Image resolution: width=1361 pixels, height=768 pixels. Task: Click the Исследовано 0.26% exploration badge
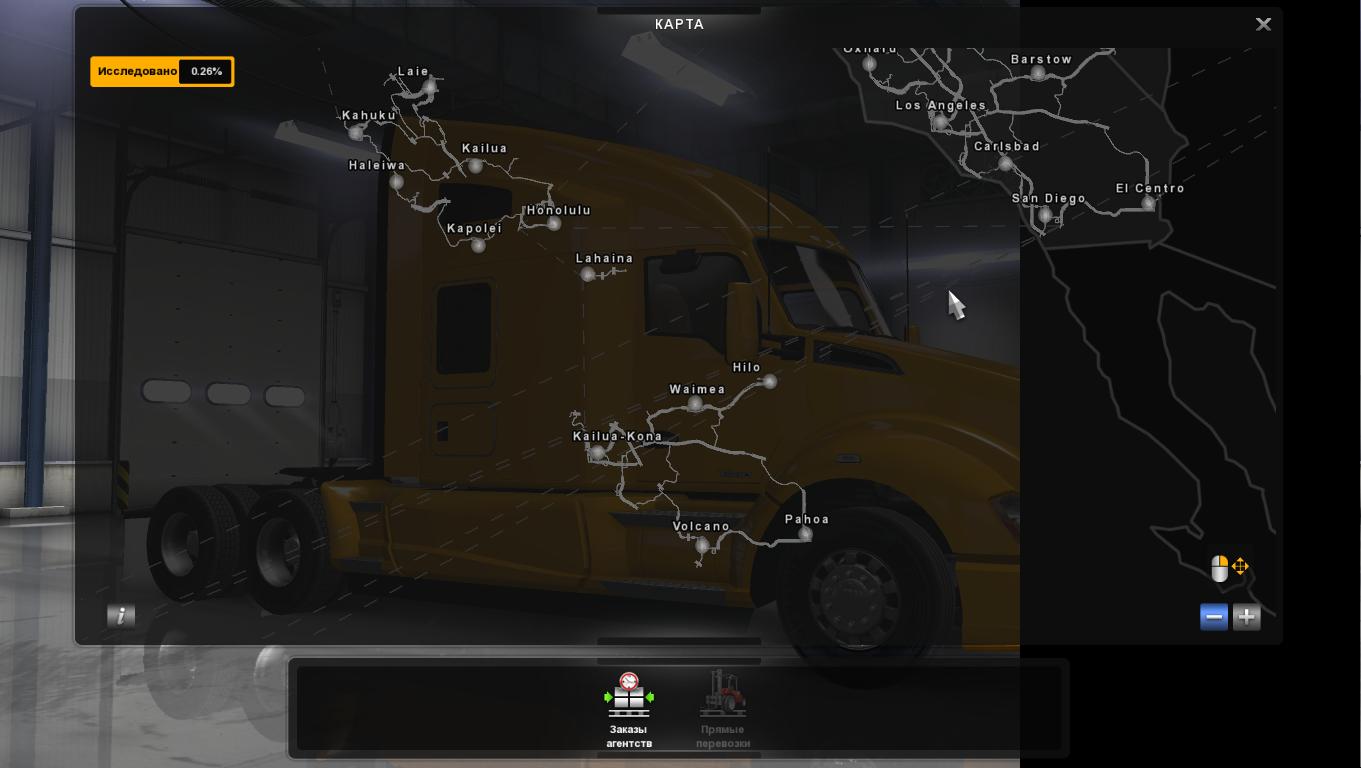(162, 71)
